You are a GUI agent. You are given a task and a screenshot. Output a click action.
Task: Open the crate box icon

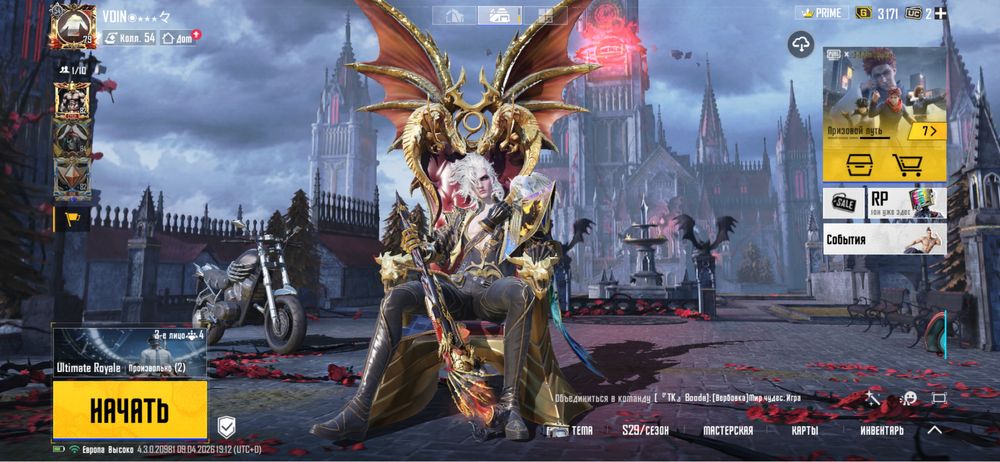click(x=859, y=165)
